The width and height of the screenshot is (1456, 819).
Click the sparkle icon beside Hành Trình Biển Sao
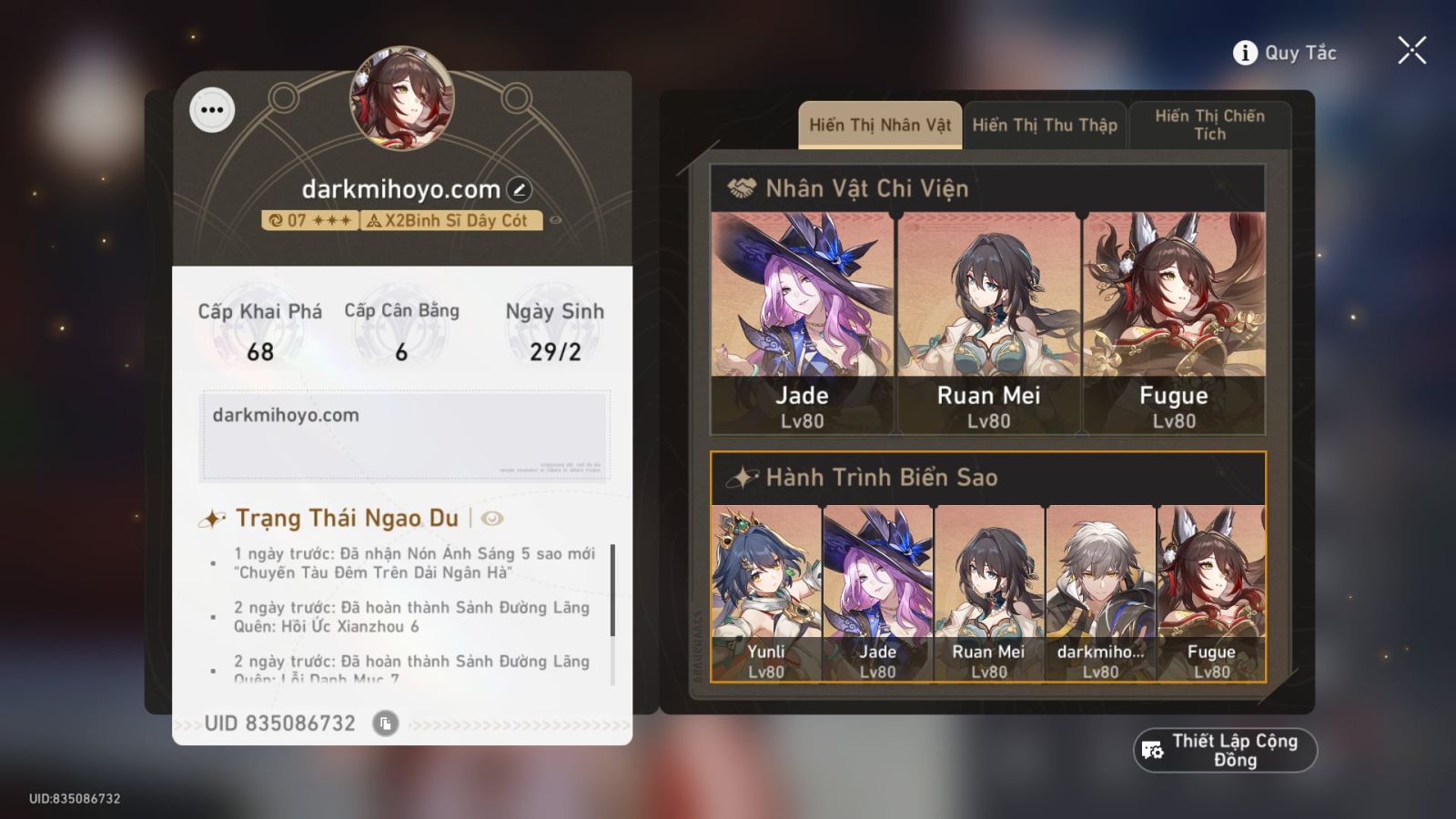(742, 476)
